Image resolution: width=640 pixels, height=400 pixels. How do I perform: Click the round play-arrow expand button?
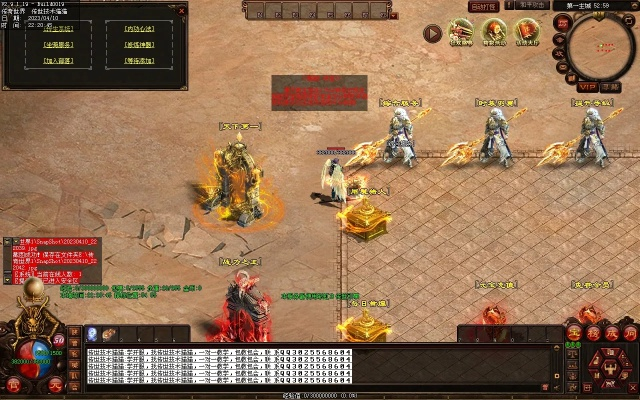coord(432,33)
